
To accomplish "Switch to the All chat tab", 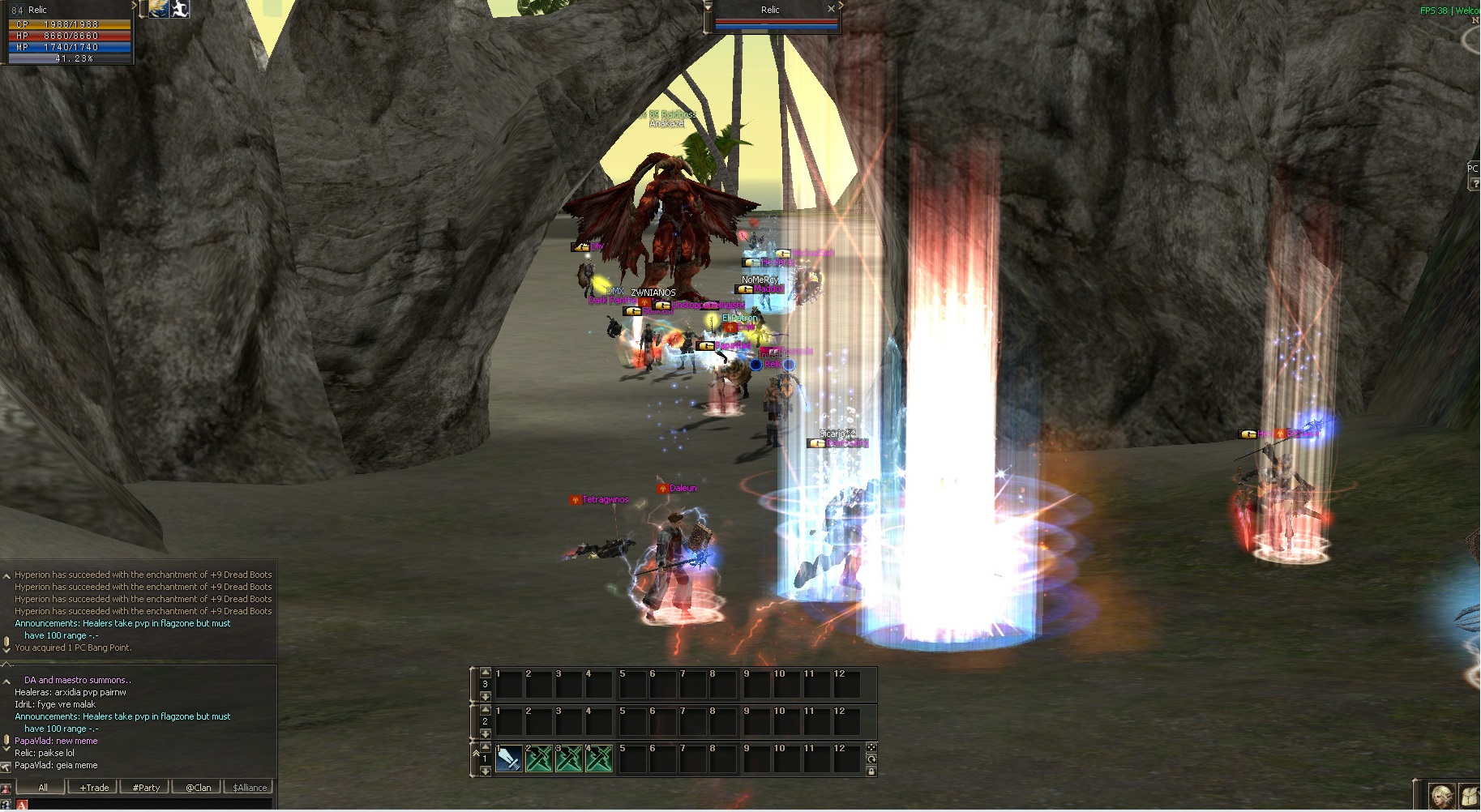I will [x=42, y=787].
